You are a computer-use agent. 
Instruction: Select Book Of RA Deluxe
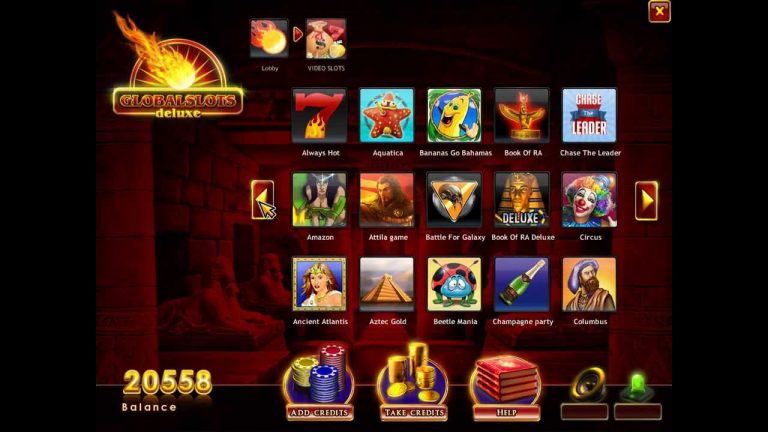pos(522,200)
